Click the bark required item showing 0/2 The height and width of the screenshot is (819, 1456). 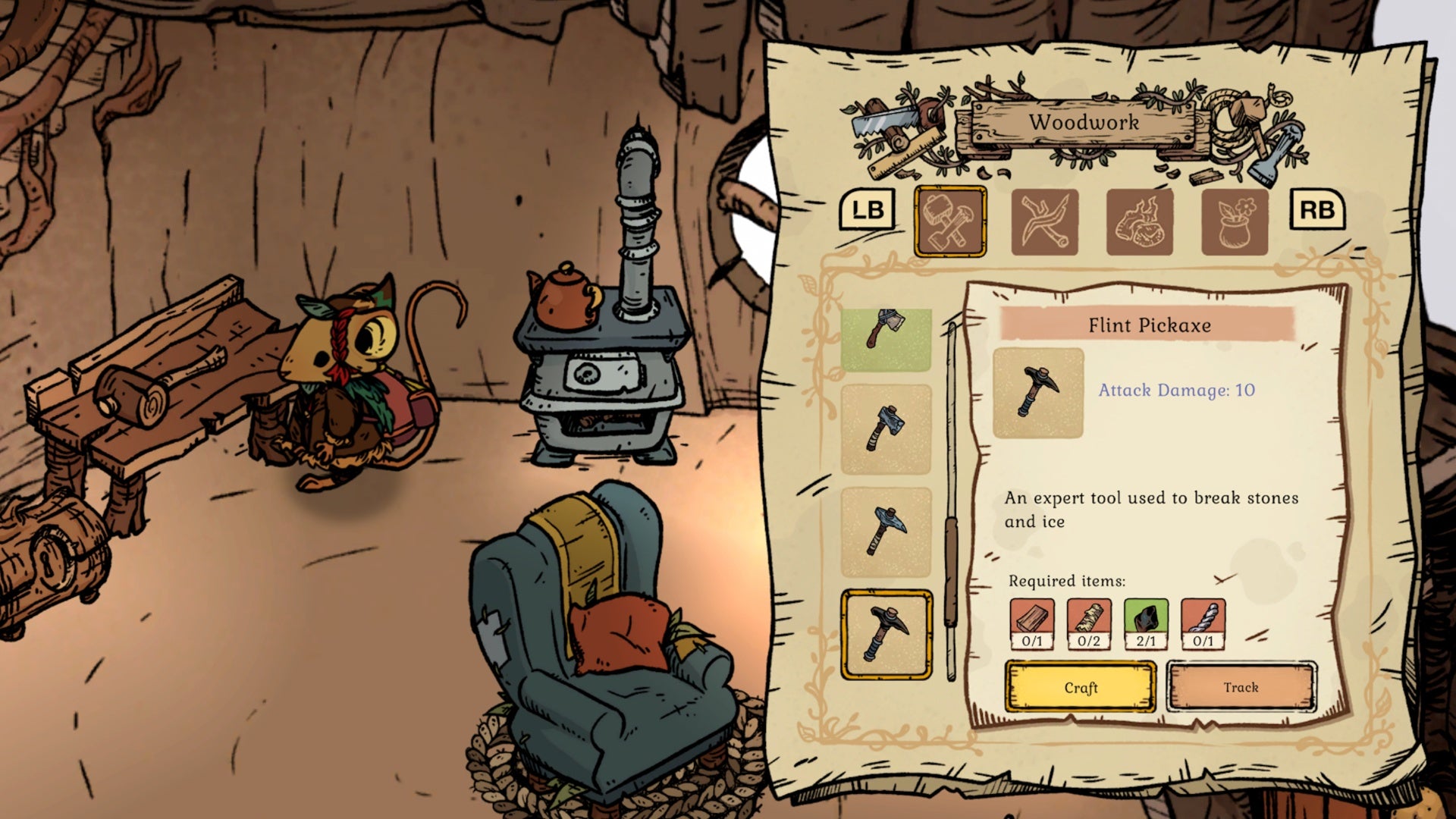[x=1089, y=623]
